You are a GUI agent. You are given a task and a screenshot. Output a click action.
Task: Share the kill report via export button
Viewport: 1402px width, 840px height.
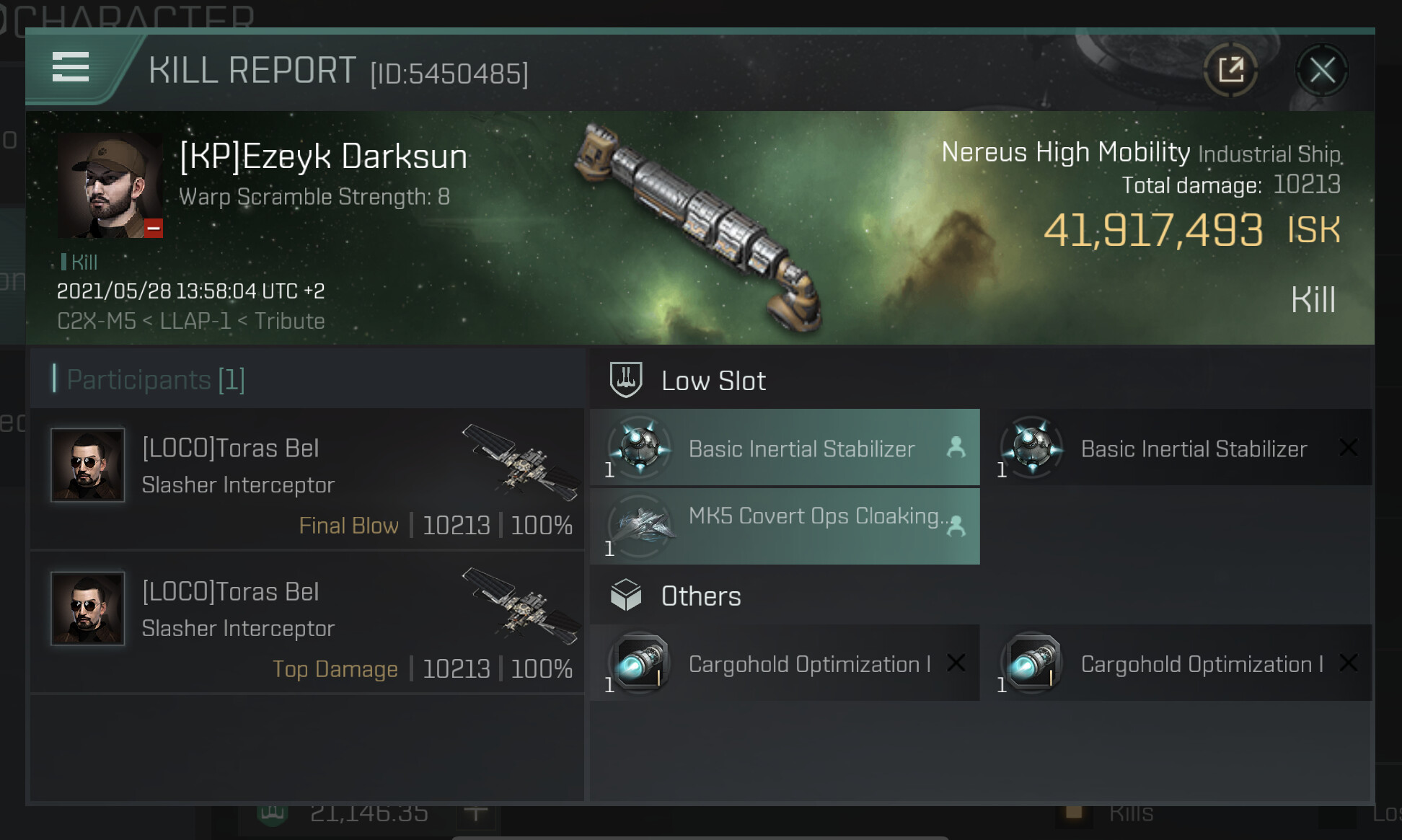1230,71
